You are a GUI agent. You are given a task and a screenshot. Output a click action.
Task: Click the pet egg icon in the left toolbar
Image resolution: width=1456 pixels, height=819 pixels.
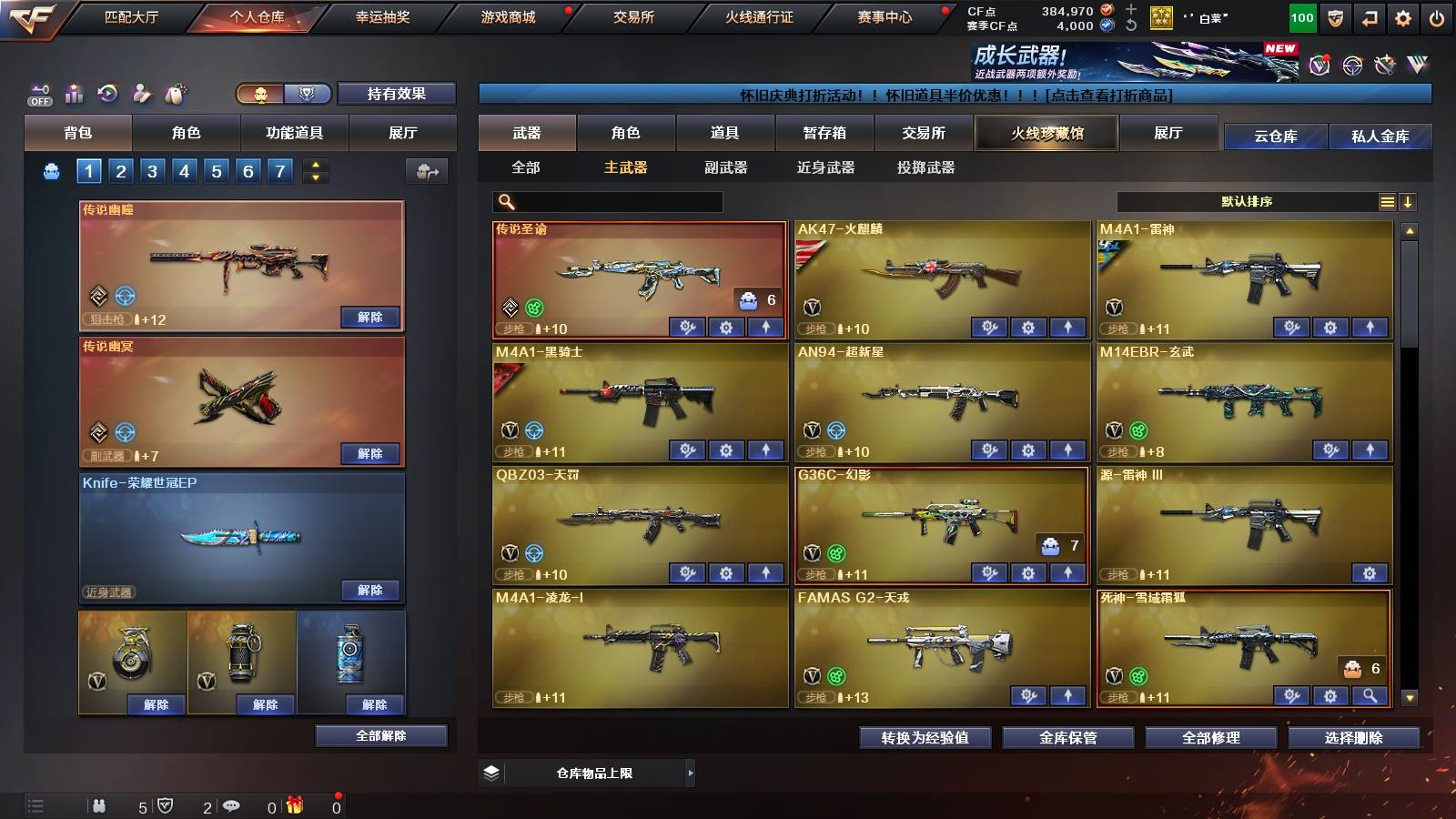(x=173, y=94)
